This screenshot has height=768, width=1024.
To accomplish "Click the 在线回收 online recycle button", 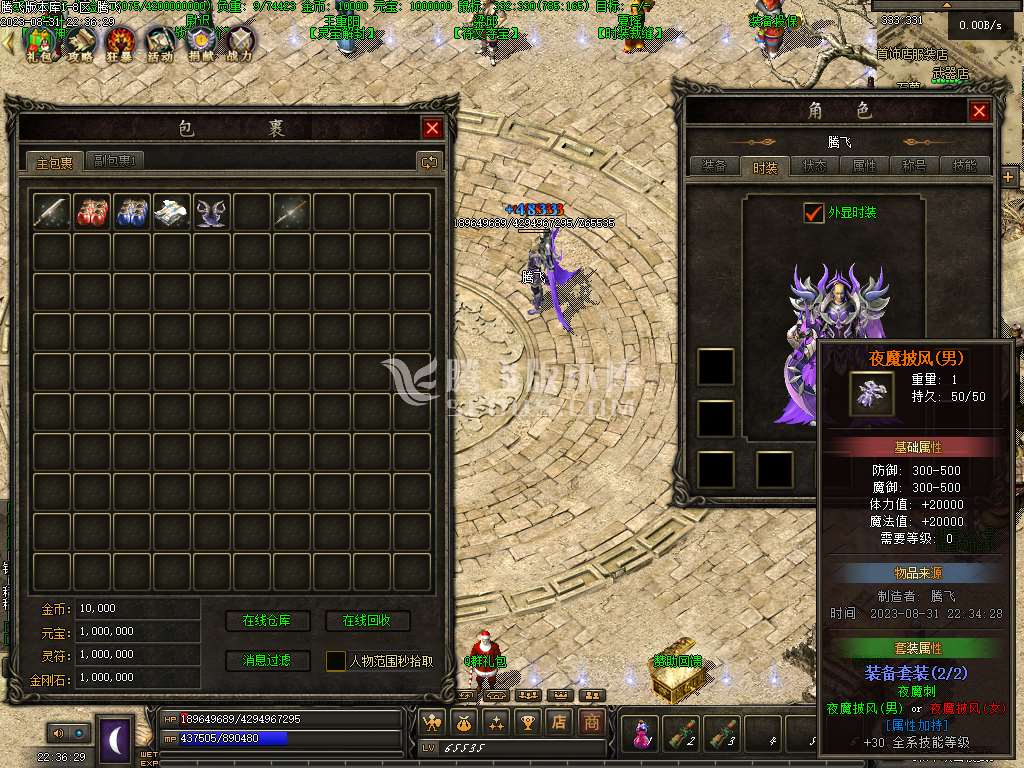I will [x=367, y=621].
